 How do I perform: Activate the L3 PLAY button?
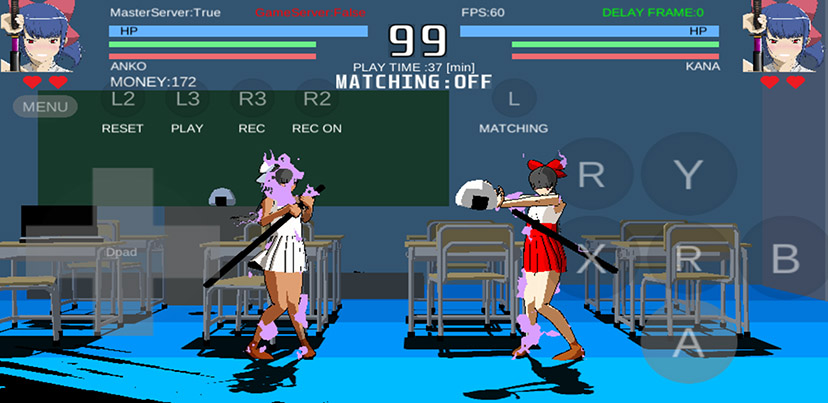pyautogui.click(x=188, y=99)
